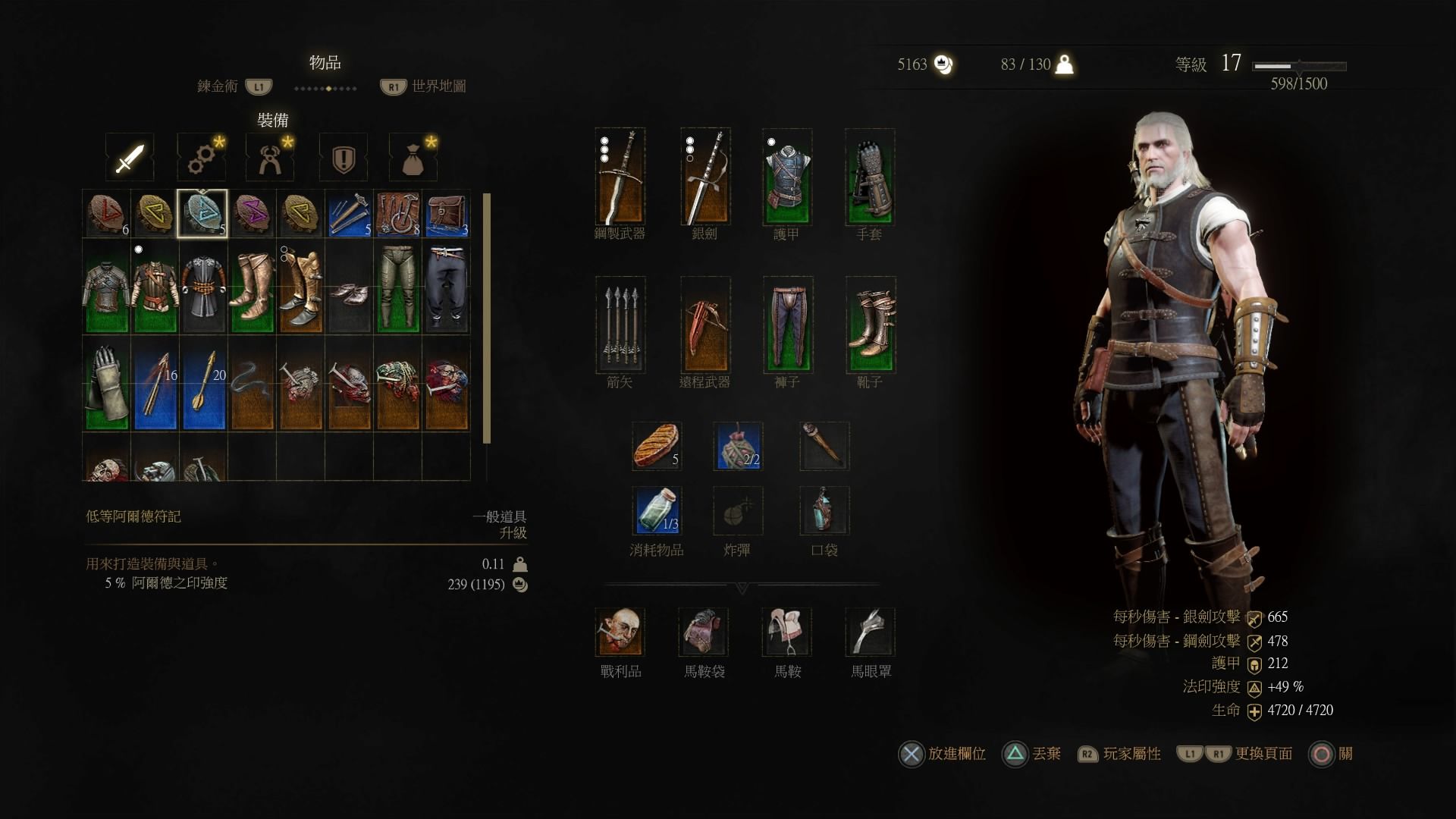Choose the equipped trousers slot

tap(787, 325)
